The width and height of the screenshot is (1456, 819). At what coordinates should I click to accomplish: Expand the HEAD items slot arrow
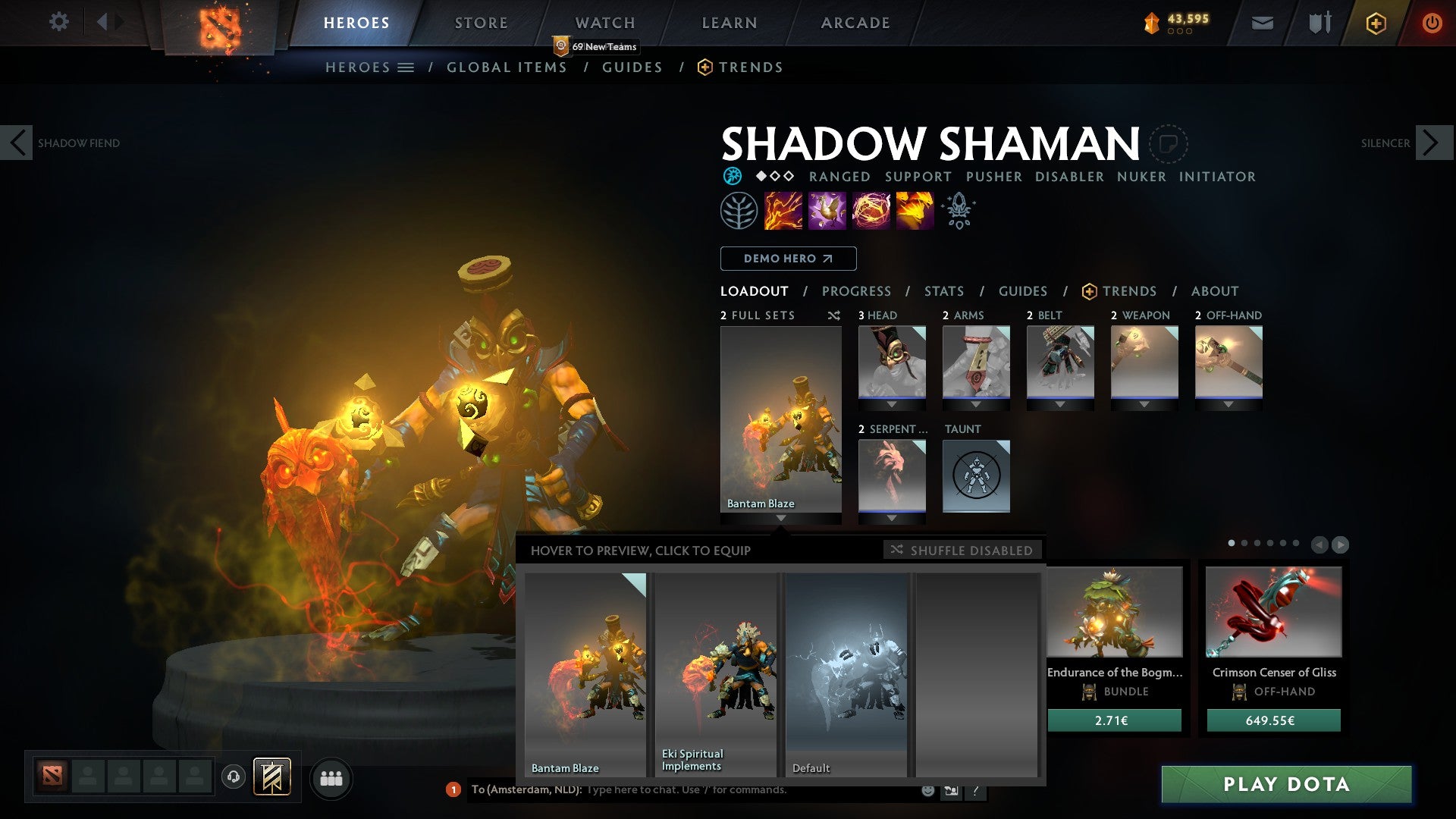pos(892,404)
